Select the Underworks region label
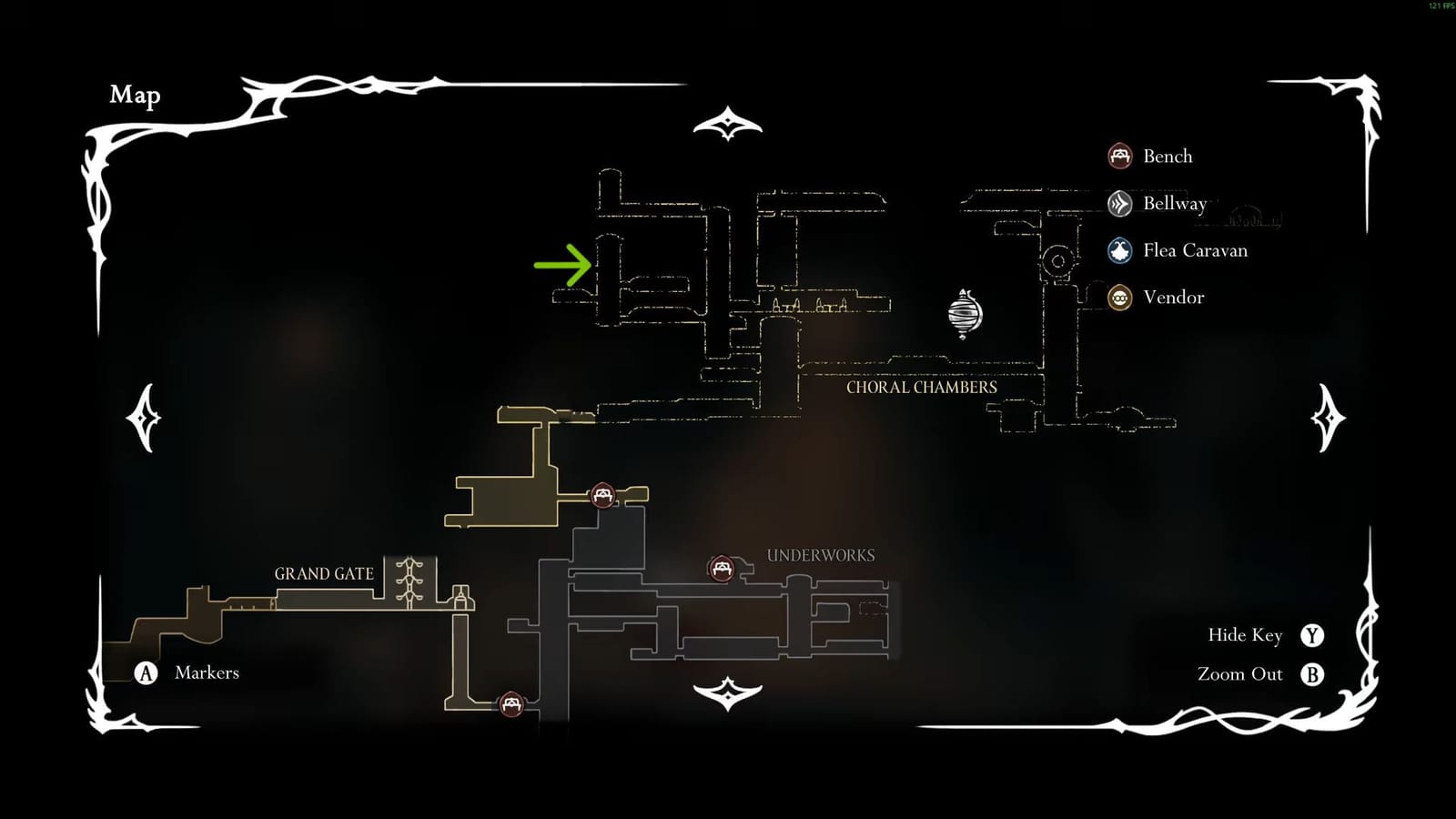Viewport: 1456px width, 819px height. (x=821, y=553)
